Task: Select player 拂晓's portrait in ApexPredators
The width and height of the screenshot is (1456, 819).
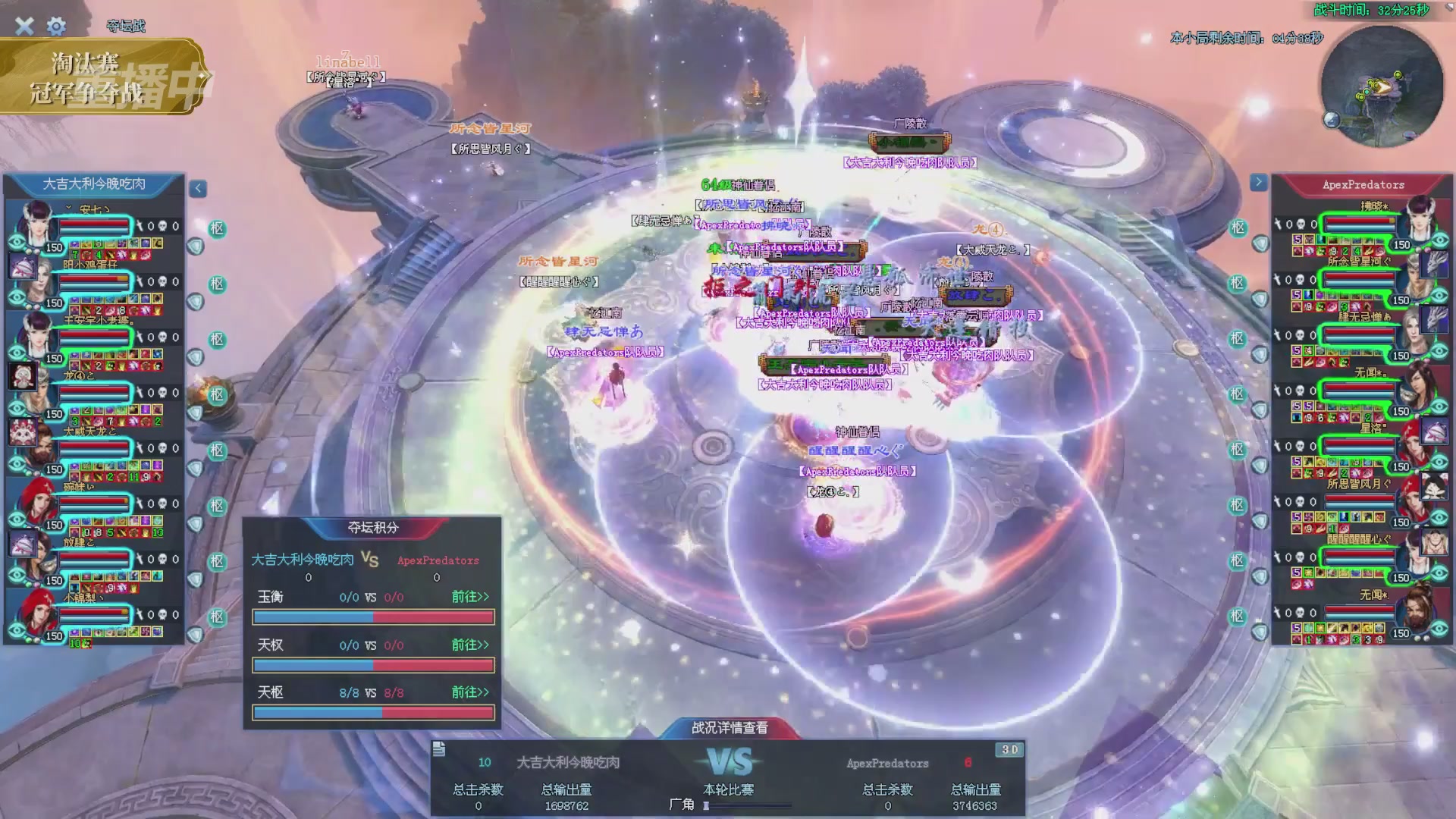Action: coord(1420,217)
